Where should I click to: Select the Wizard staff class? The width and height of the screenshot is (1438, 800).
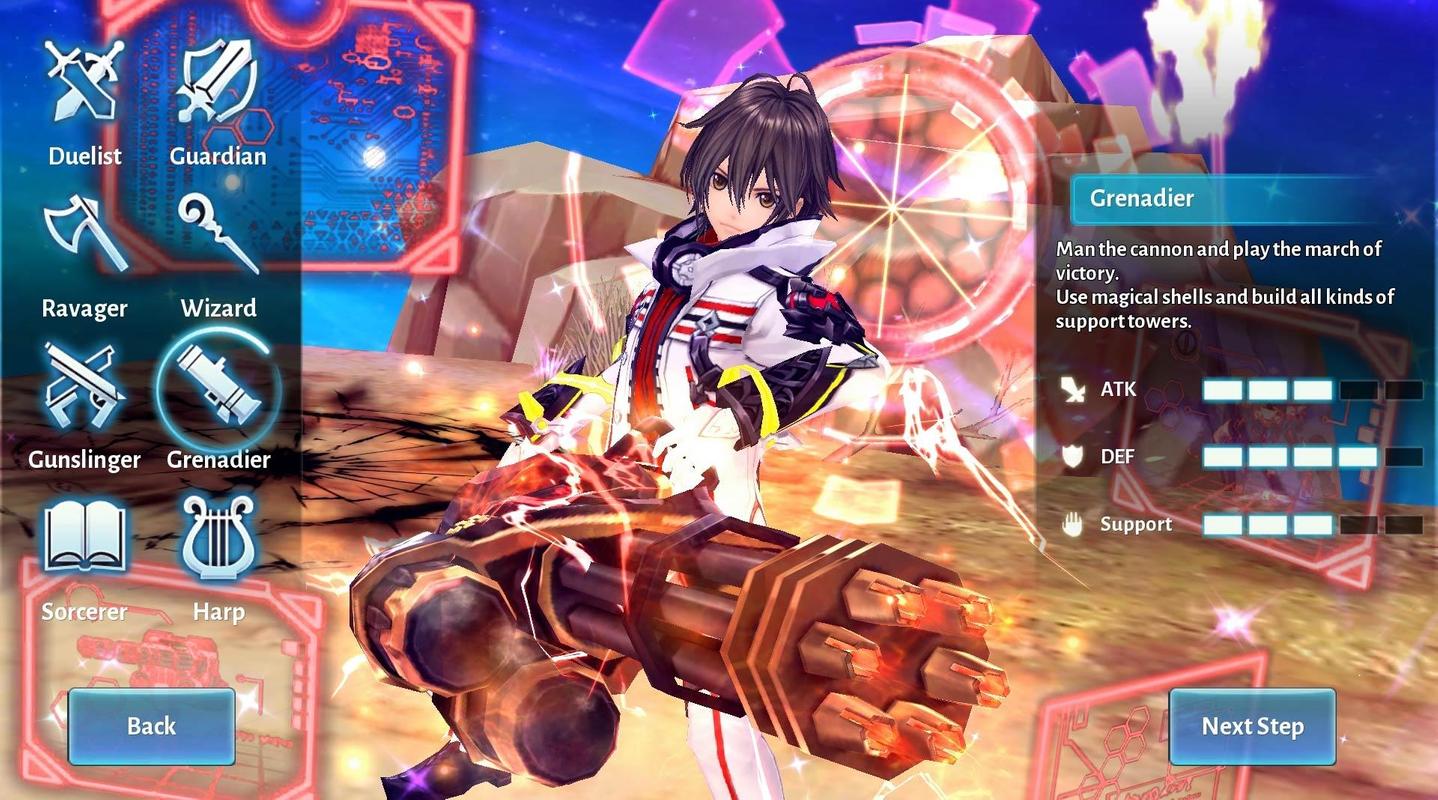217,236
